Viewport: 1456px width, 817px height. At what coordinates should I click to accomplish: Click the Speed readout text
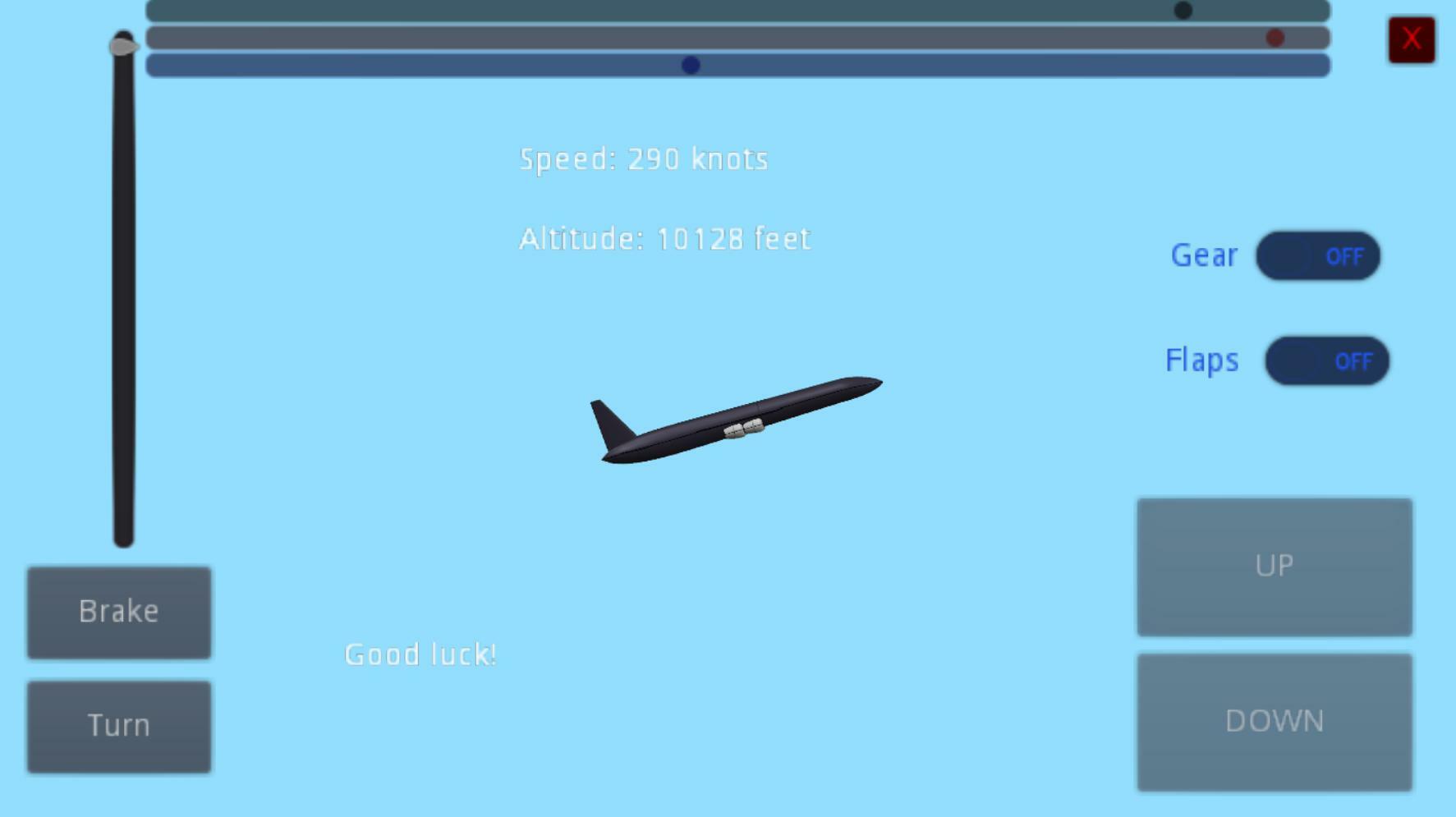[644, 158]
